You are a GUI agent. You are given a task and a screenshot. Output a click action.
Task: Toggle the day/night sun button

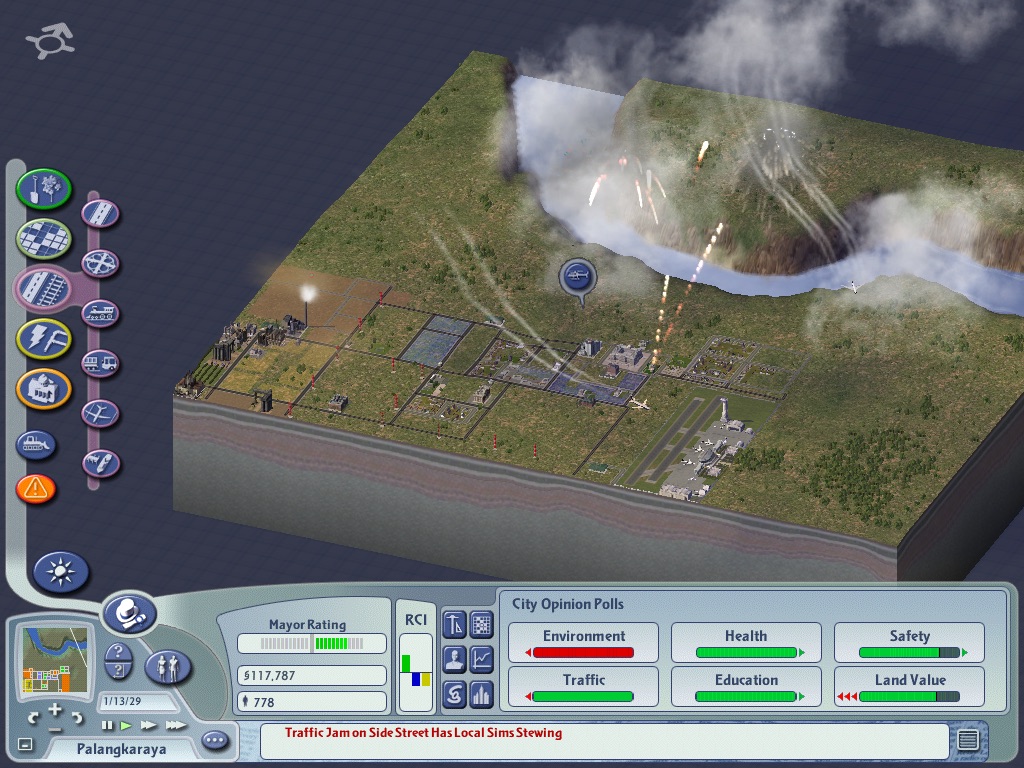click(x=61, y=572)
